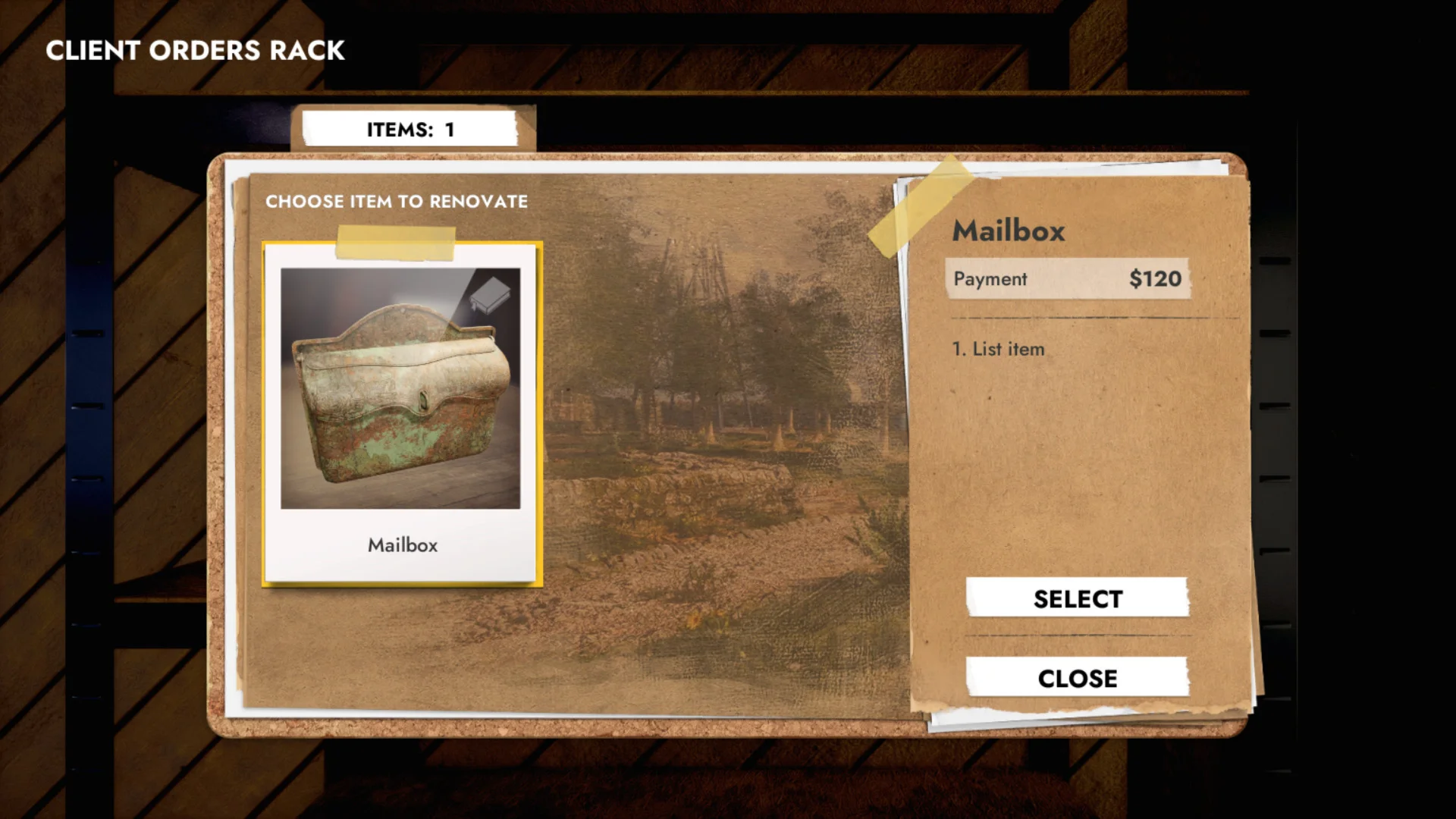
Task: Select the Mailbox order for renovation
Action: [1077, 598]
